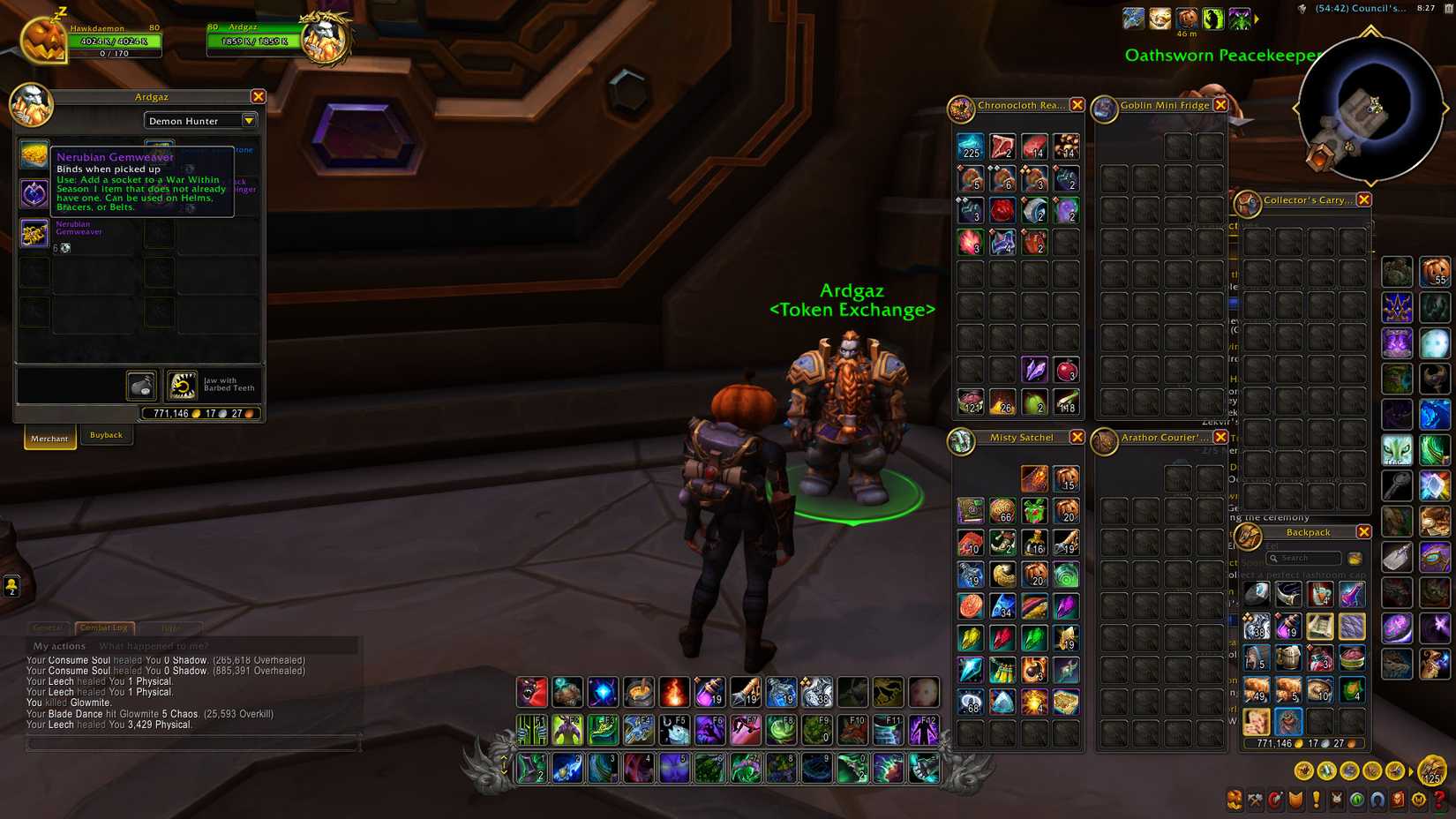Switch to the Buyback tab
The width and height of the screenshot is (1456, 819).
pyautogui.click(x=106, y=435)
